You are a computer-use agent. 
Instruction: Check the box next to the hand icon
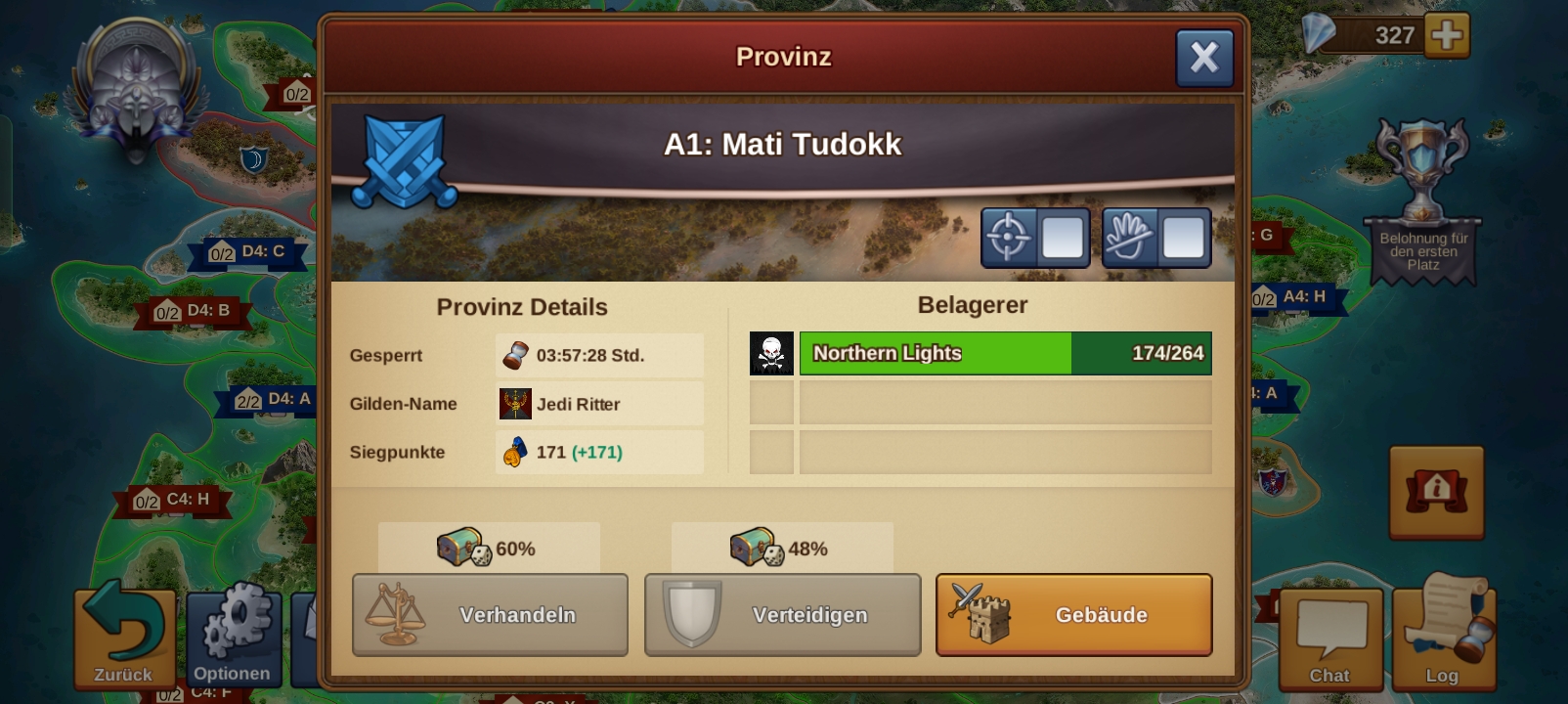pos(1182,238)
